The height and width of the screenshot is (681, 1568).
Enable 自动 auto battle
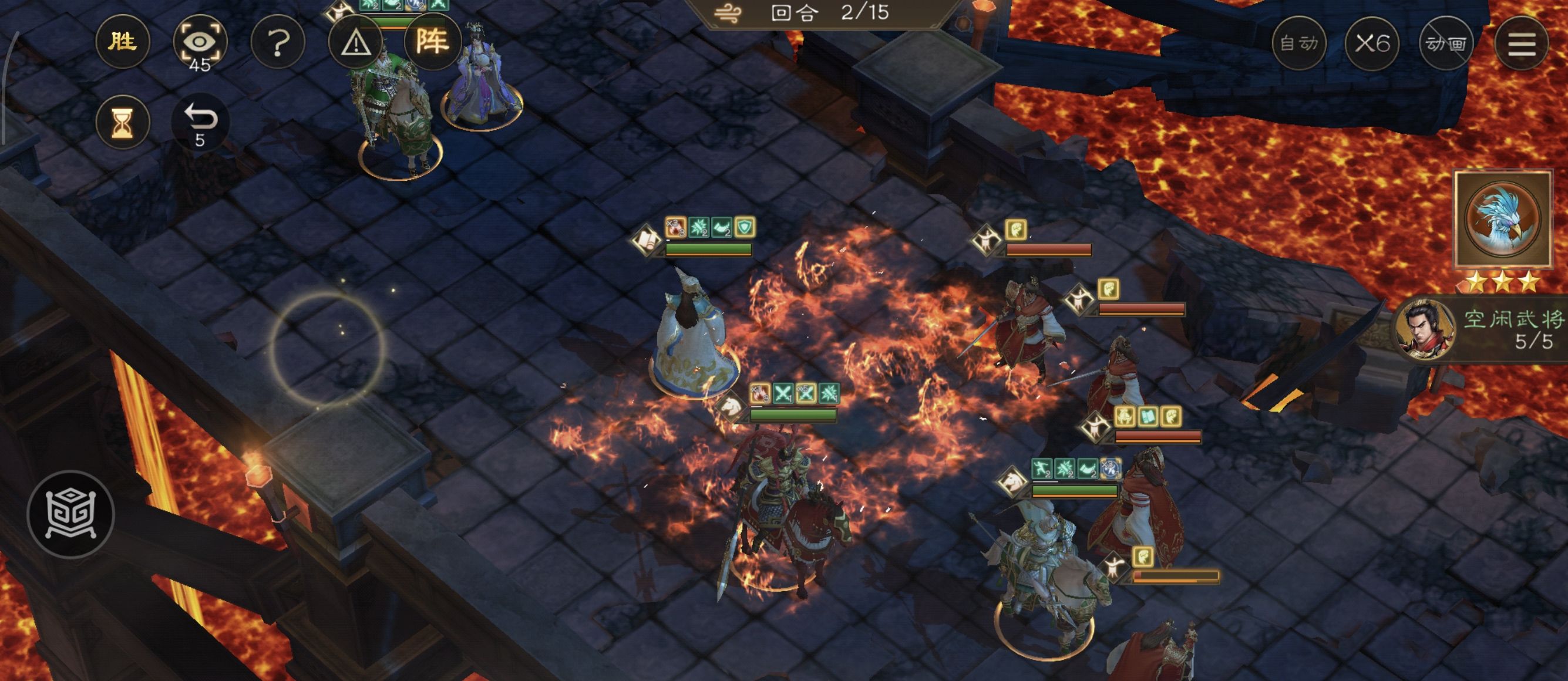pos(1298,43)
